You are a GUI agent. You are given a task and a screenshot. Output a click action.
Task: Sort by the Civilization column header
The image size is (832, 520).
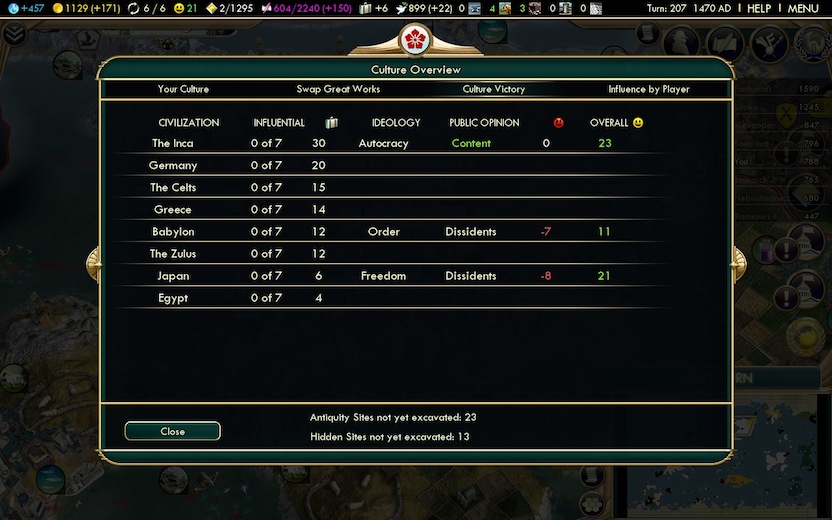click(x=188, y=123)
